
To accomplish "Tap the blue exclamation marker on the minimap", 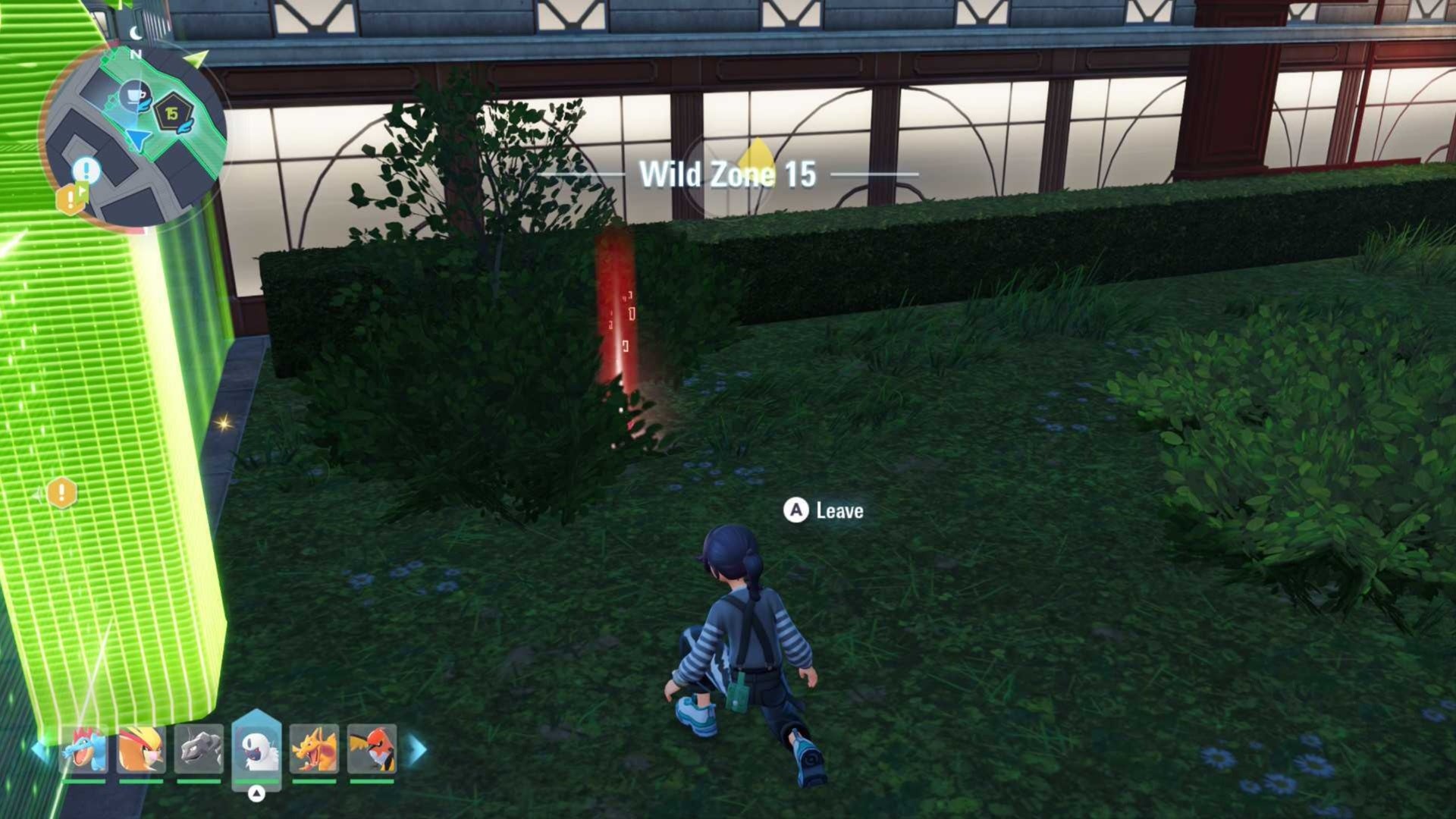I will 86,172.
